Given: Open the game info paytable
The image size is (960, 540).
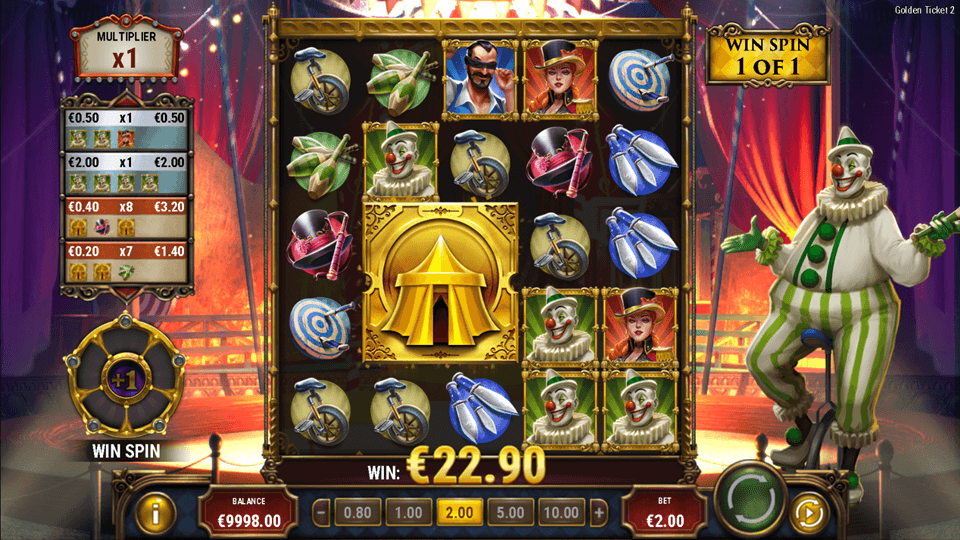Looking at the screenshot, I should [156, 513].
